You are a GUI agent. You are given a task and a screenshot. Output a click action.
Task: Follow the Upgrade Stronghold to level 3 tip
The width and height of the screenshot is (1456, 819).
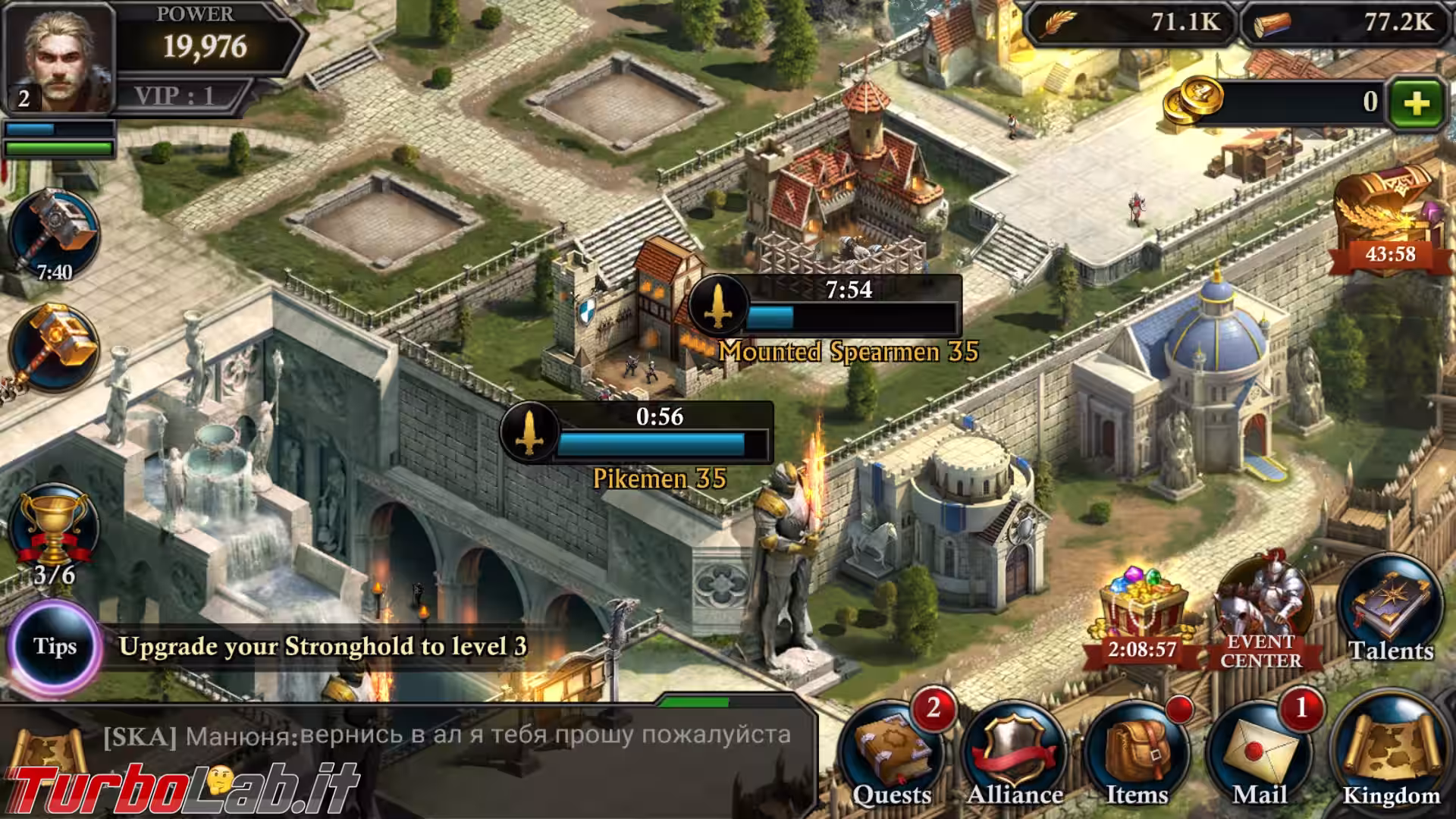click(322, 646)
